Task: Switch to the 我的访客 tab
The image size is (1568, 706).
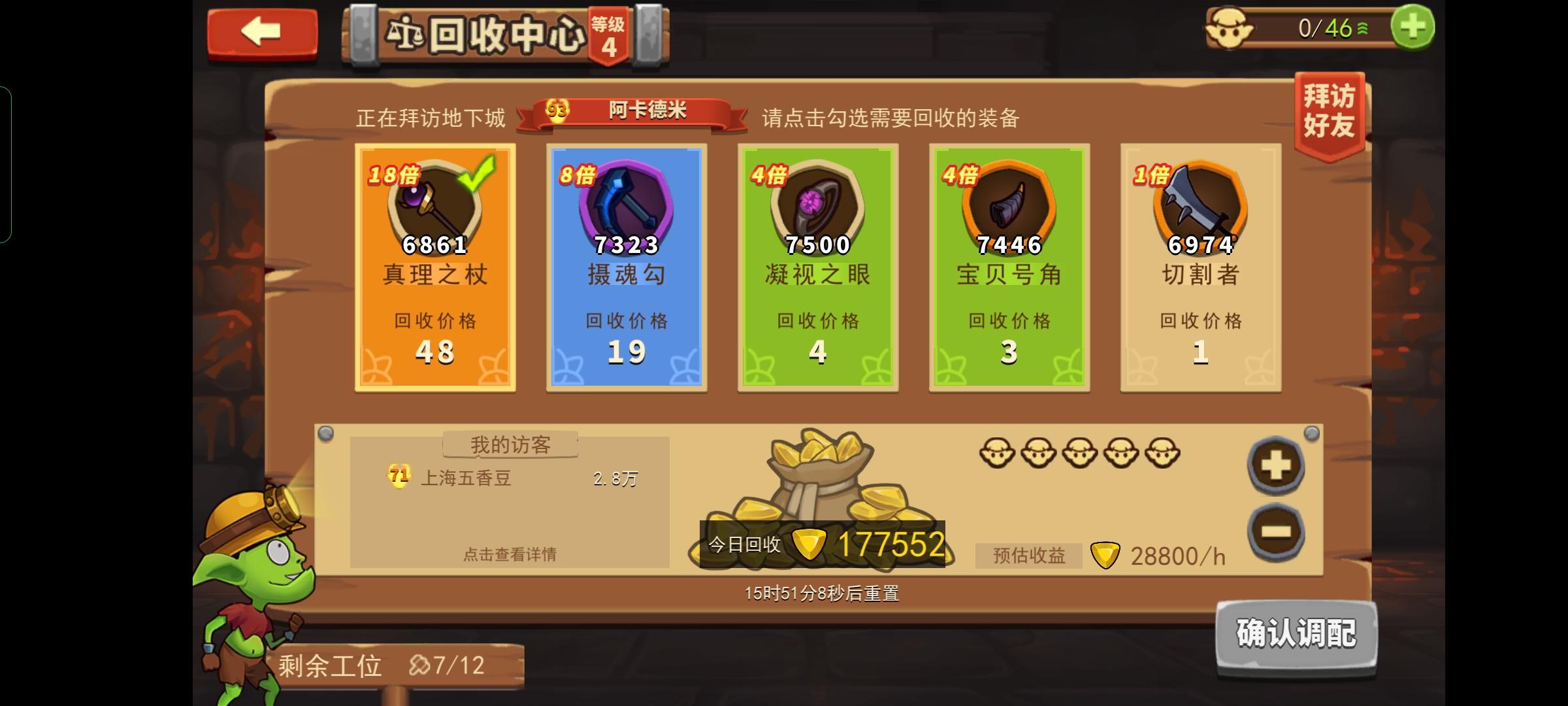Action: tap(510, 445)
